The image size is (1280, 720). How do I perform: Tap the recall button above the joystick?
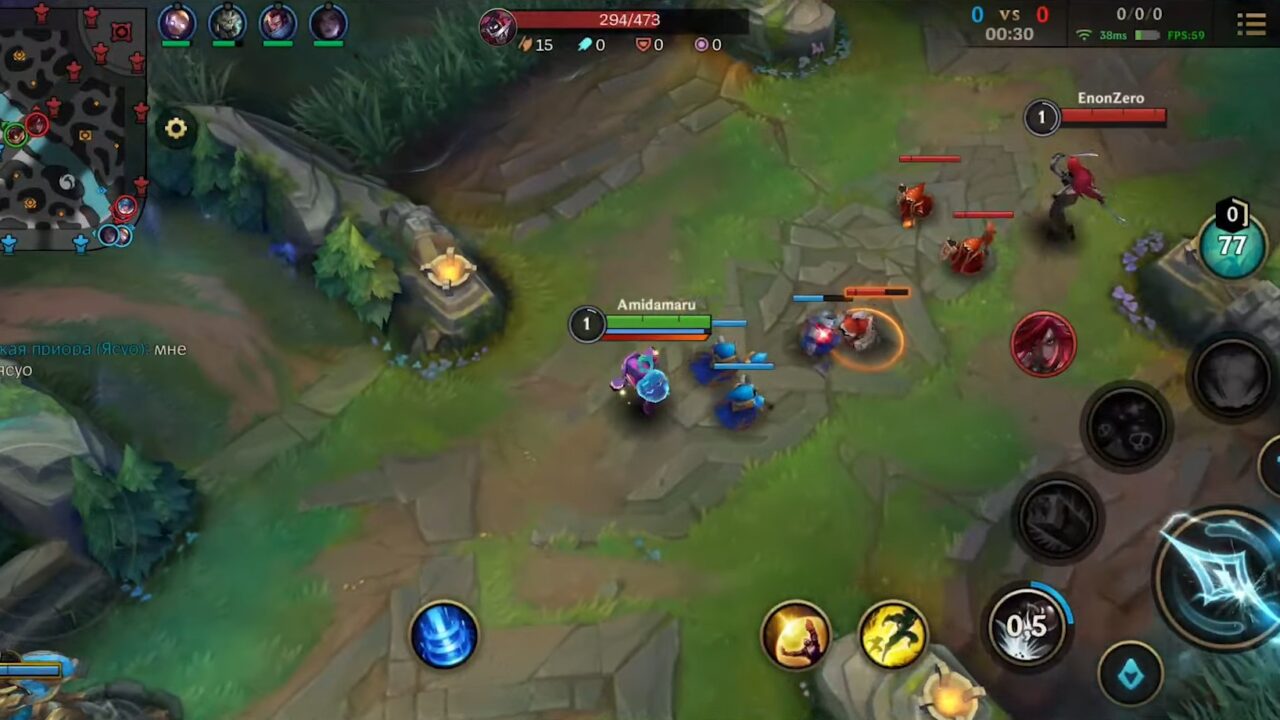444,637
